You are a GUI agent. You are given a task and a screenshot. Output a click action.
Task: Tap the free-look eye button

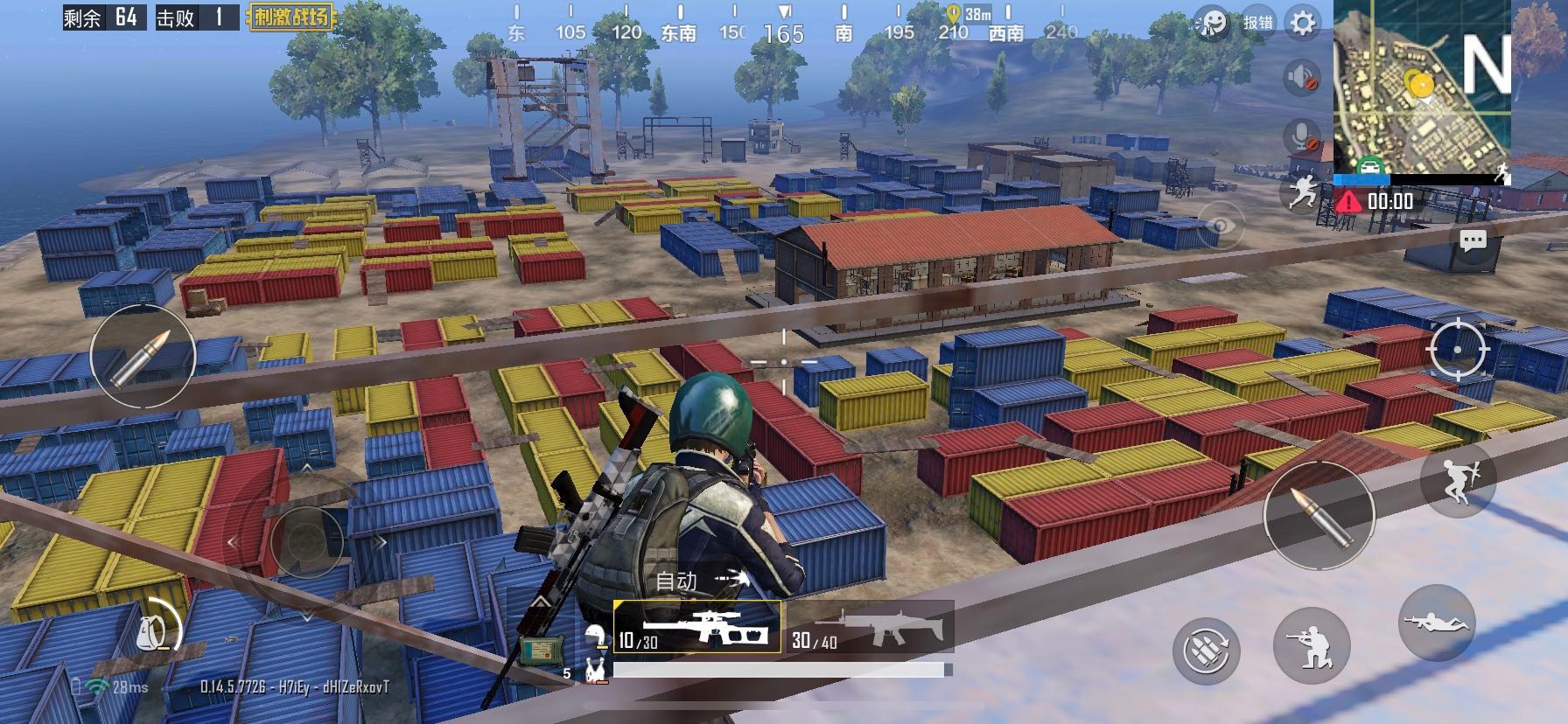1221,226
